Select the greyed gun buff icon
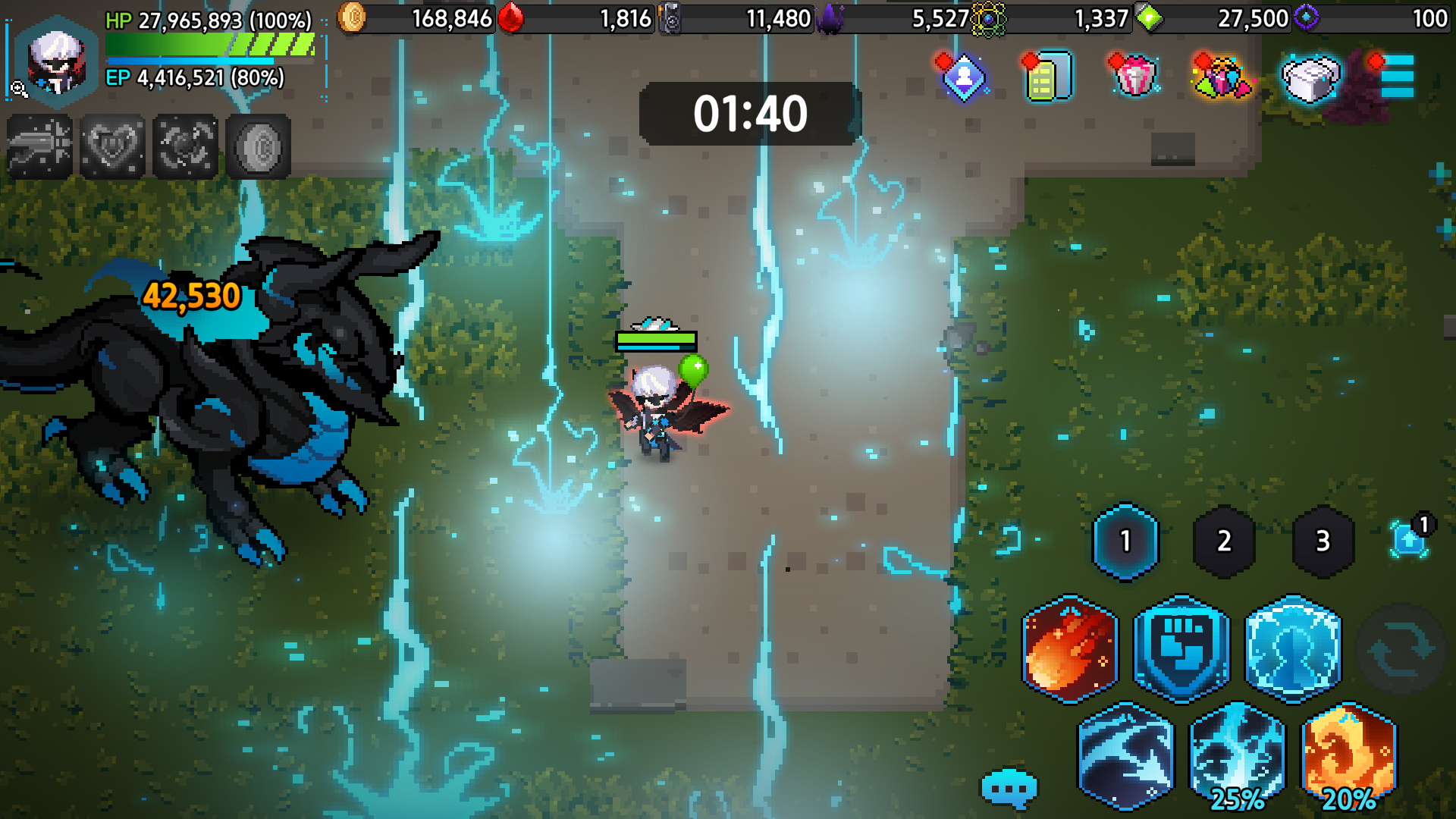Screen dimensions: 1456x819 (40, 146)
